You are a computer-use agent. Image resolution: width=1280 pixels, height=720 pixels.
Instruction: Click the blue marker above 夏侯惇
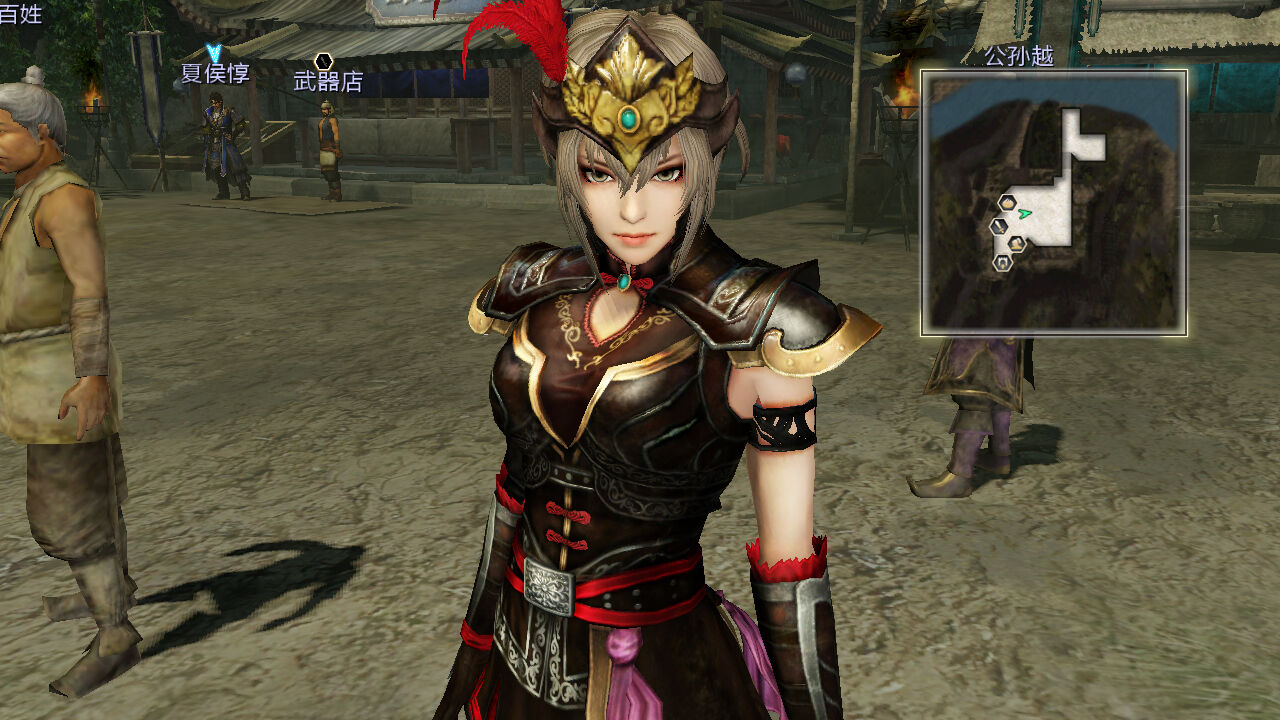point(214,52)
